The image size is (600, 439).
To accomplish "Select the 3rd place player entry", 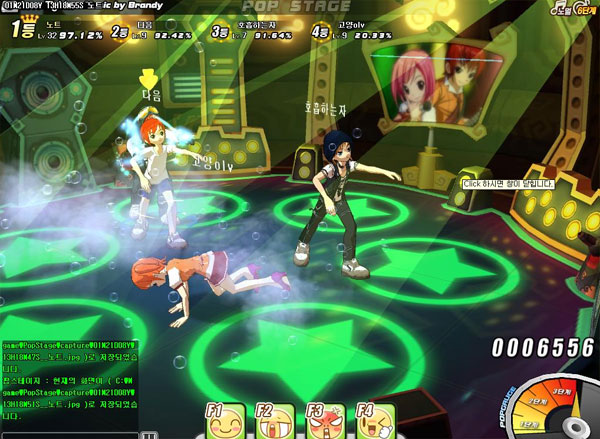I will point(252,33).
